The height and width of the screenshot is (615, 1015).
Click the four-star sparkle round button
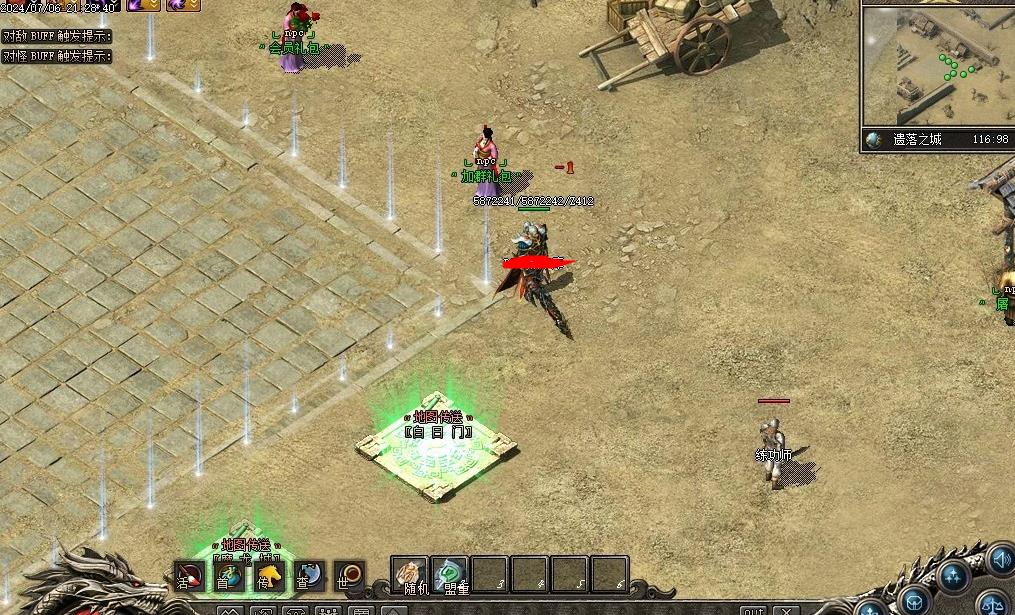tap(955, 577)
